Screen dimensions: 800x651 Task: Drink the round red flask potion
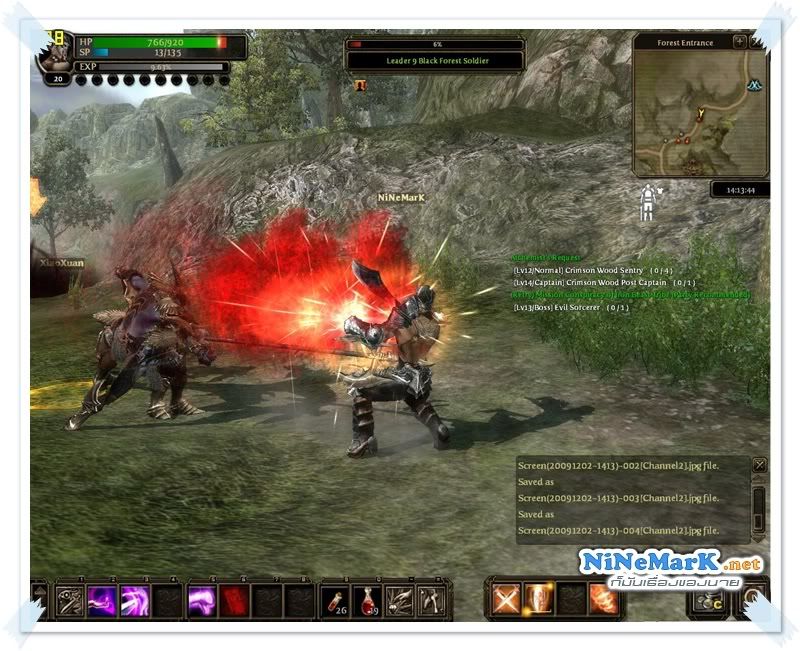point(367,599)
